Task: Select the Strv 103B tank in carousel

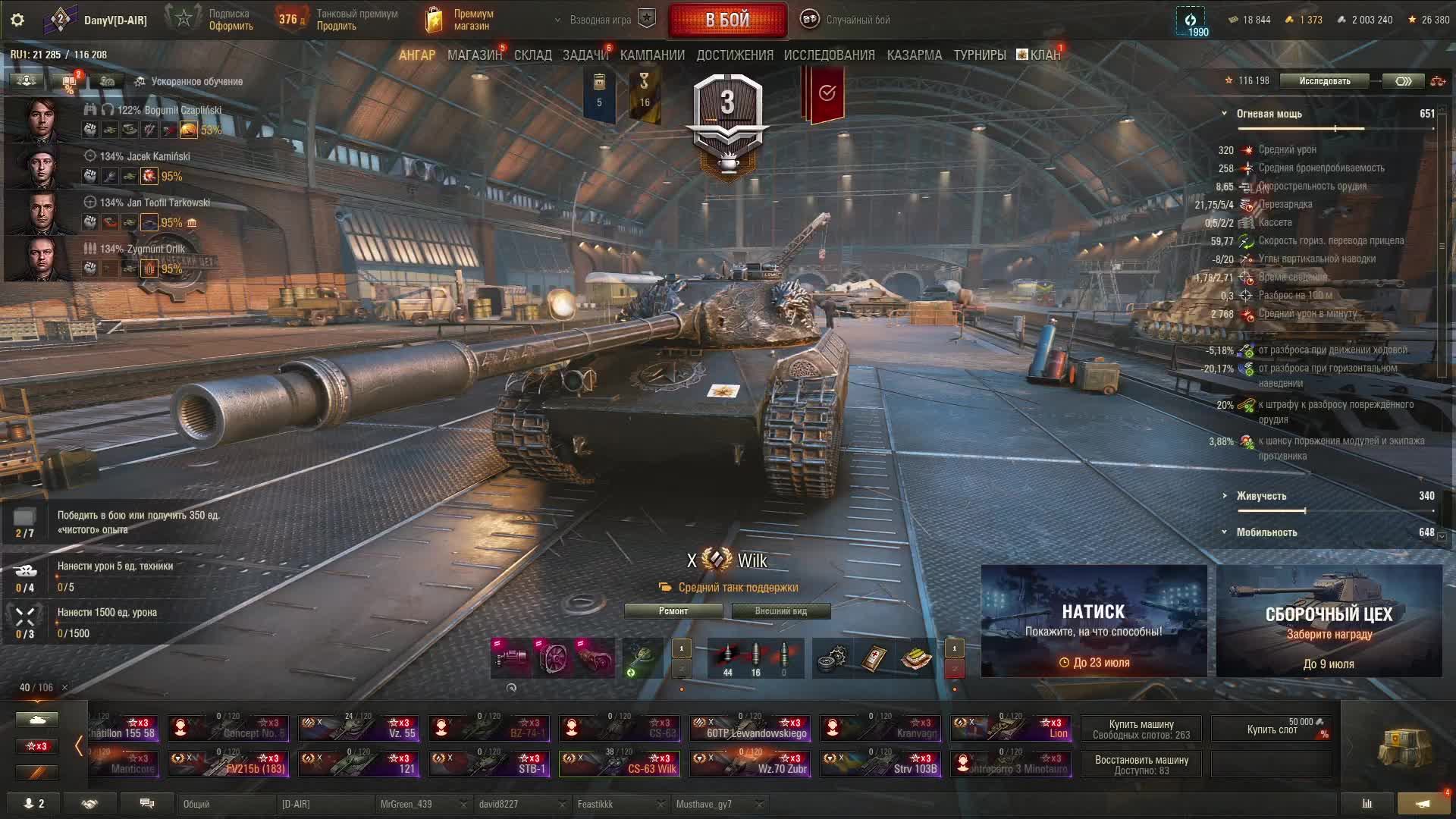Action: (x=885, y=763)
